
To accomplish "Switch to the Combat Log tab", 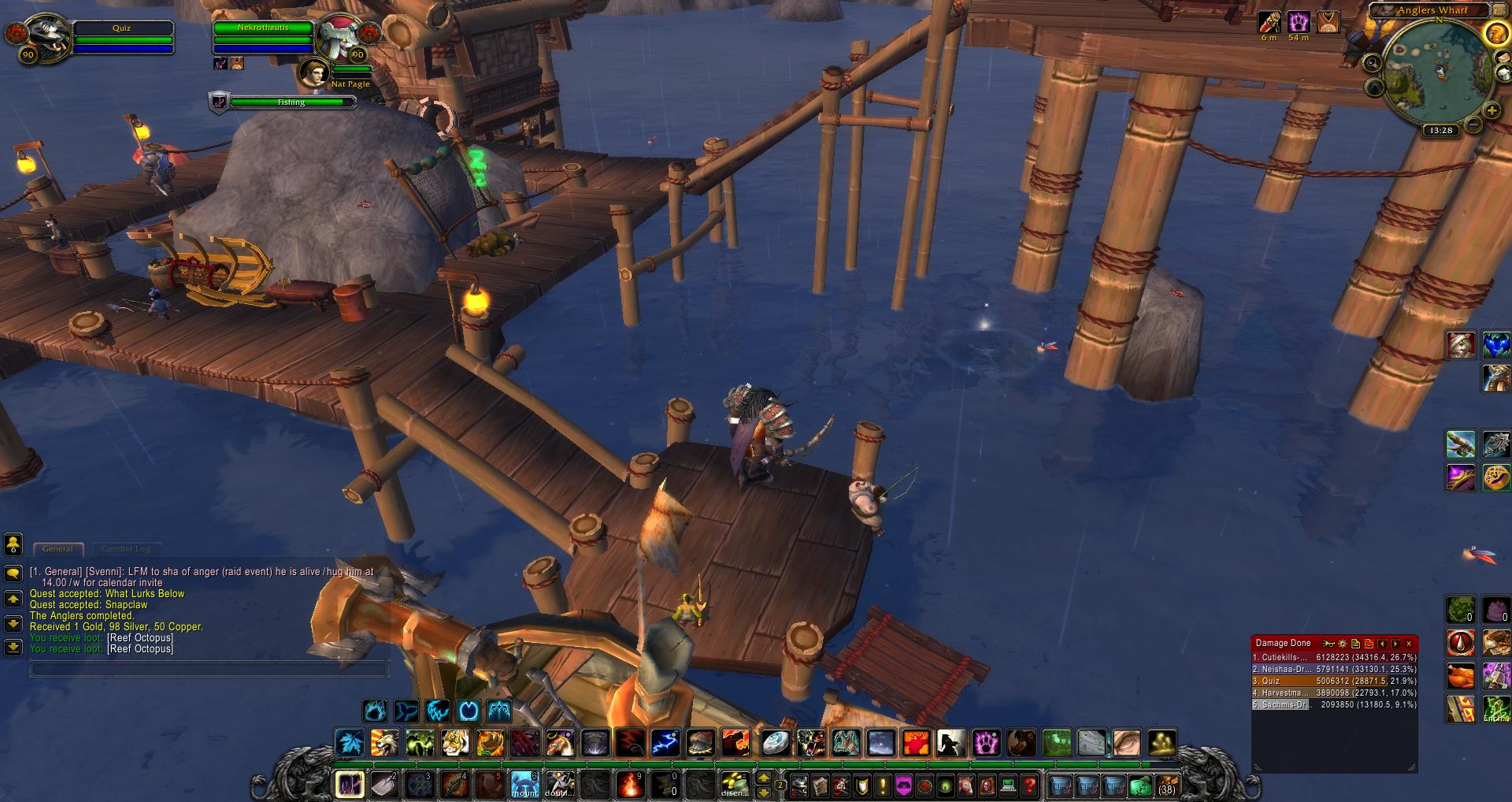I will point(126,548).
